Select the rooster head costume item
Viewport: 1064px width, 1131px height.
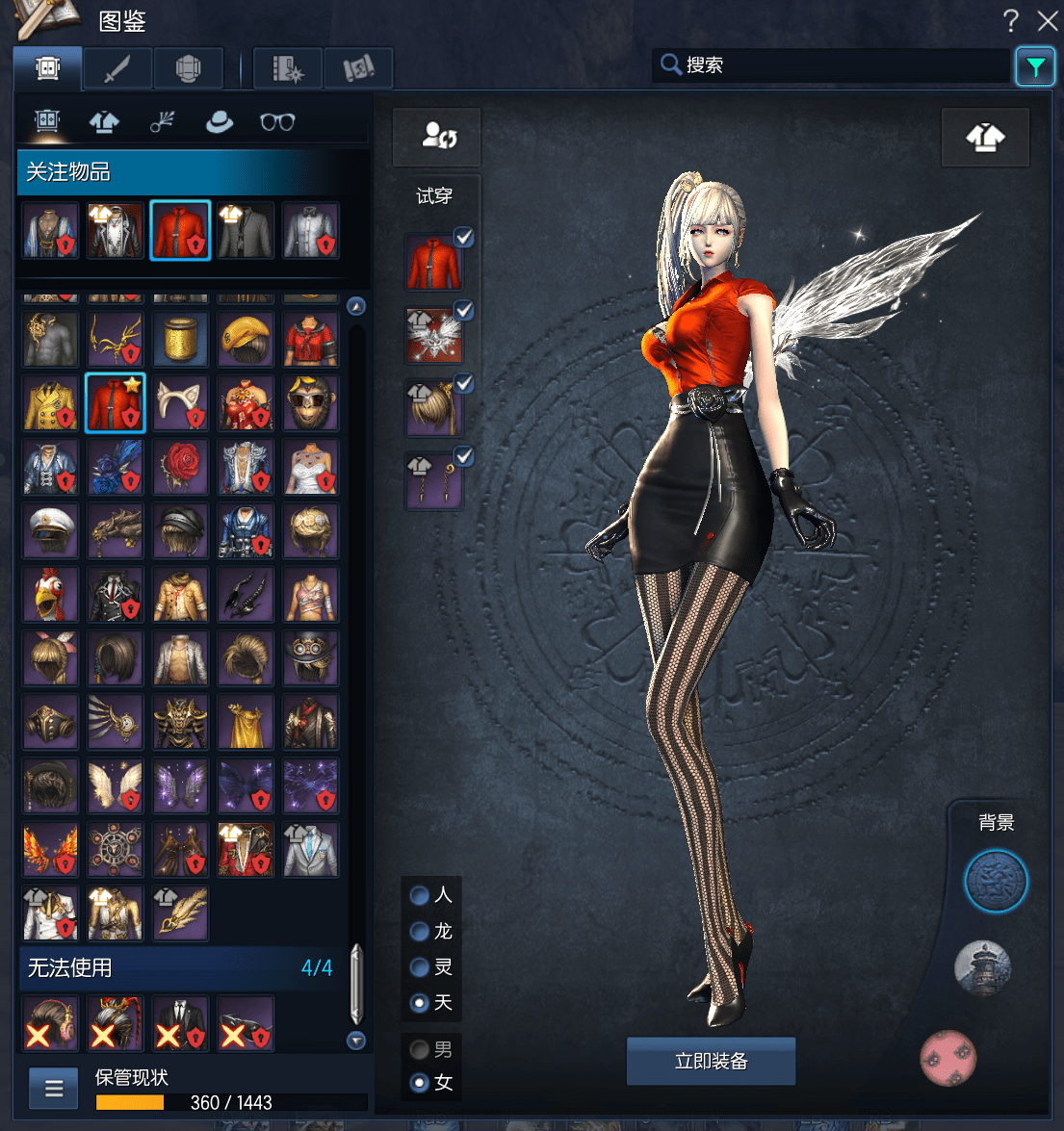51,595
